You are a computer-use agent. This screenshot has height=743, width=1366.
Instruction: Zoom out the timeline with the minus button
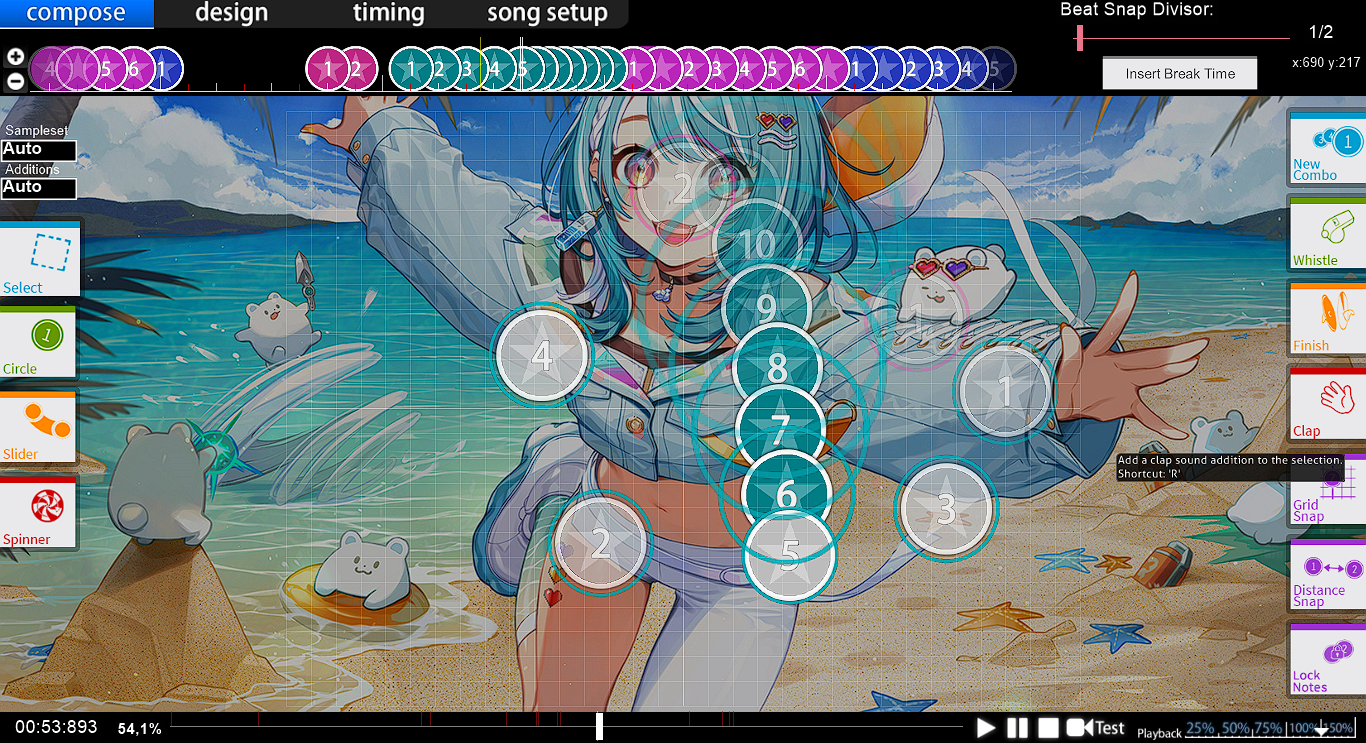[15, 81]
